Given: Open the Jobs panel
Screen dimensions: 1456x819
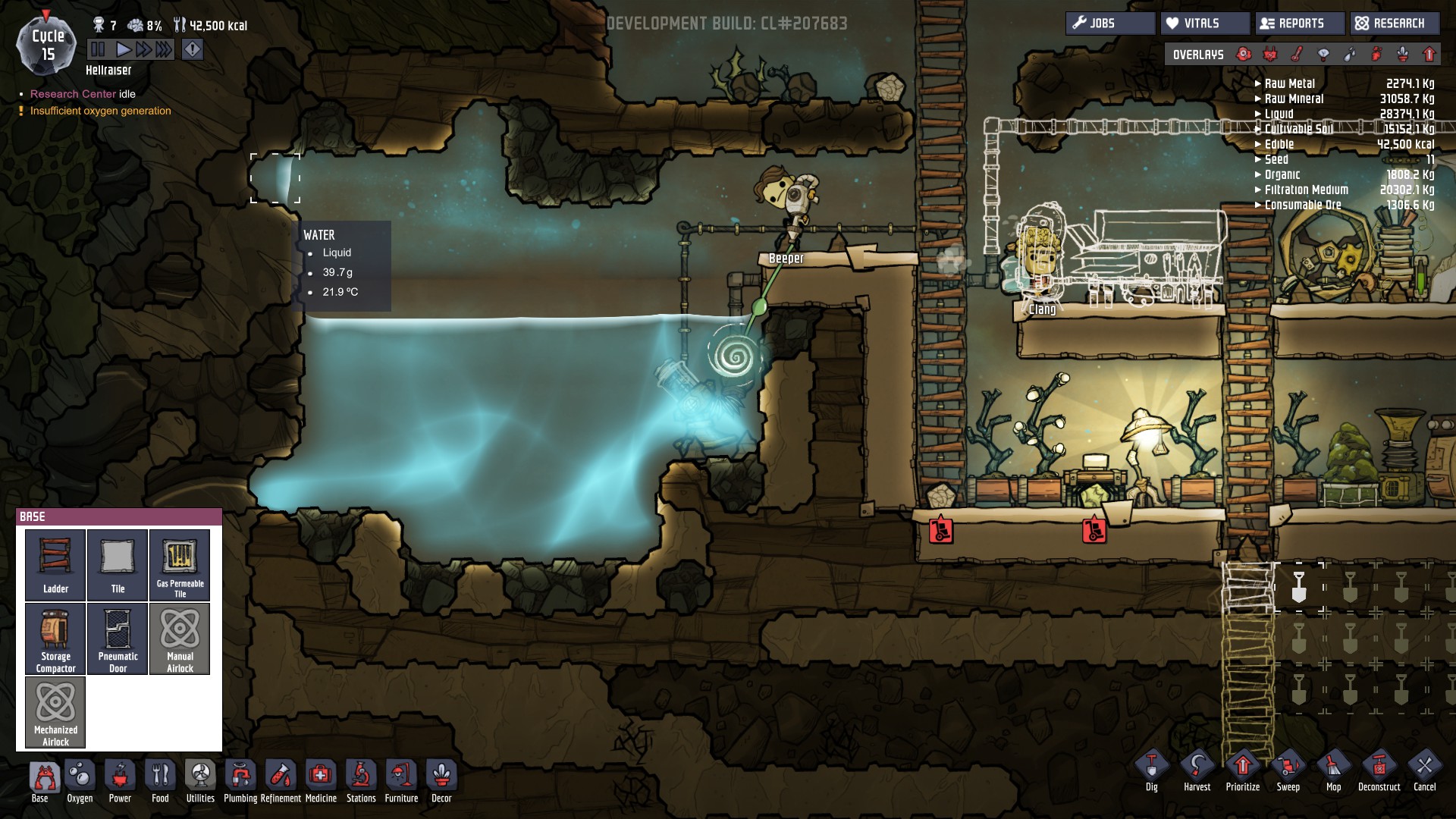Looking at the screenshot, I should coord(1110,24).
